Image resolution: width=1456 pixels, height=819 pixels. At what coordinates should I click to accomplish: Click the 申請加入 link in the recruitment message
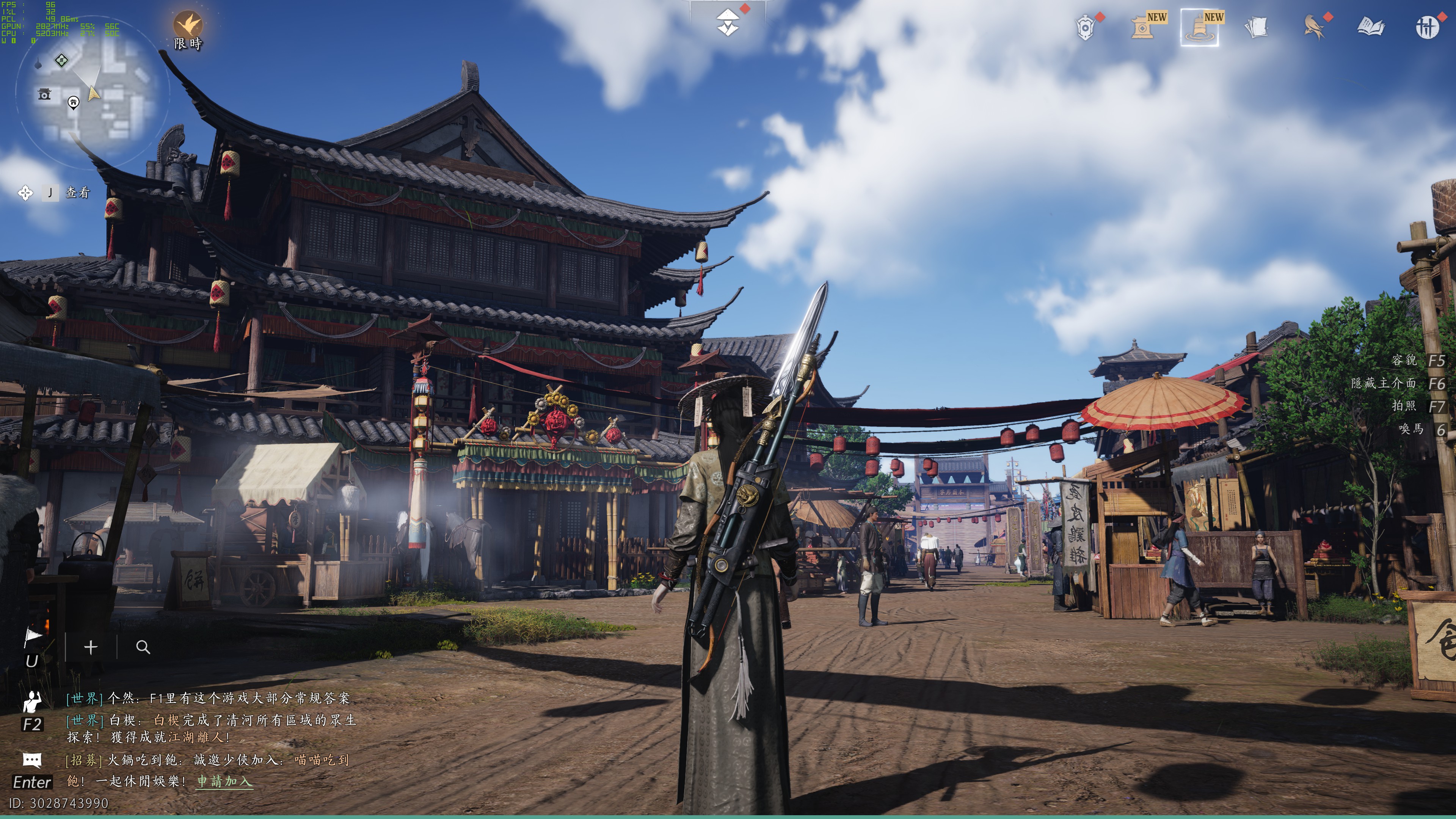coord(224,781)
